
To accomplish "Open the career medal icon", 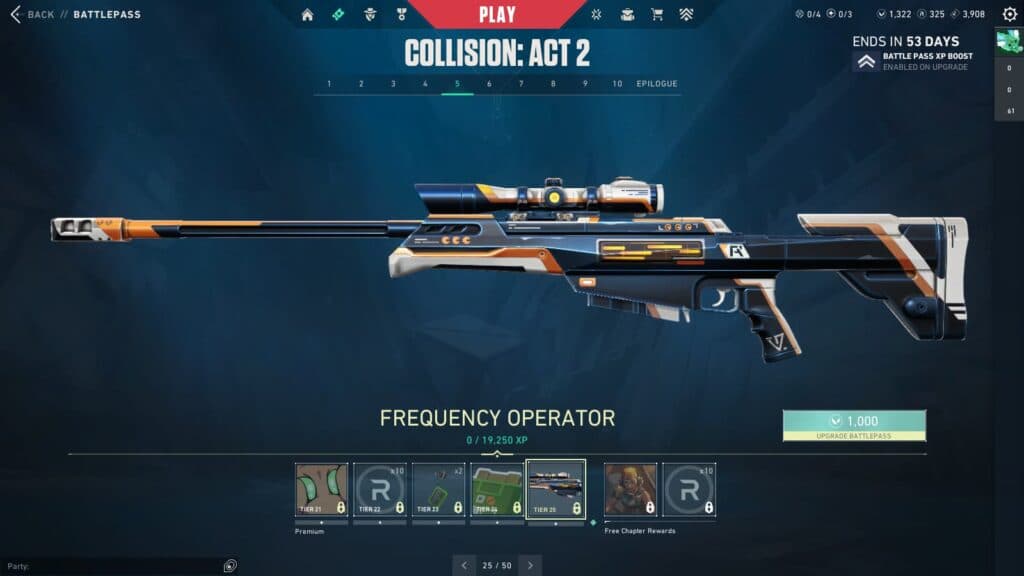I will tap(400, 15).
